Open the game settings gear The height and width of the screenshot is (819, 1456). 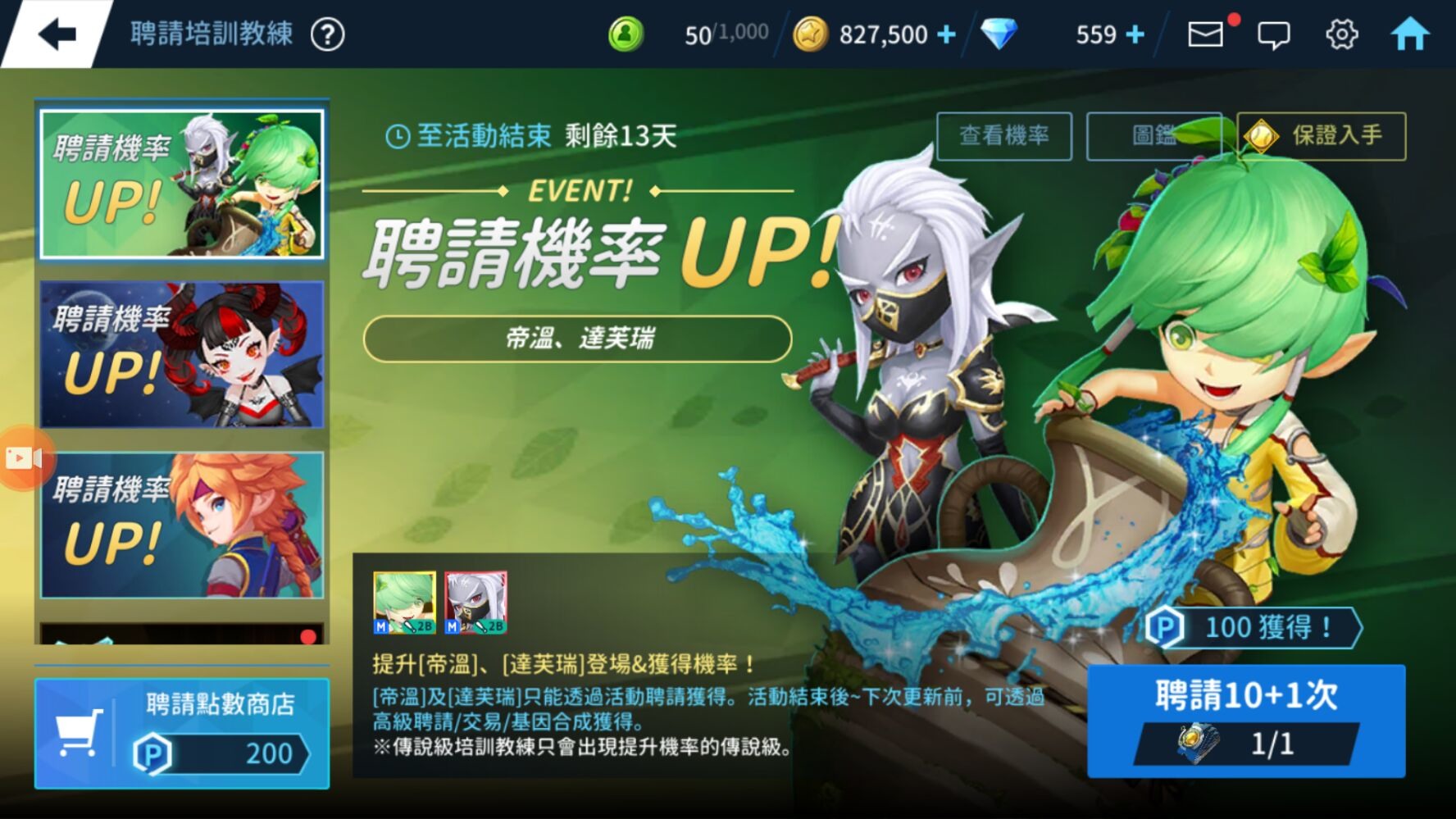click(1341, 34)
